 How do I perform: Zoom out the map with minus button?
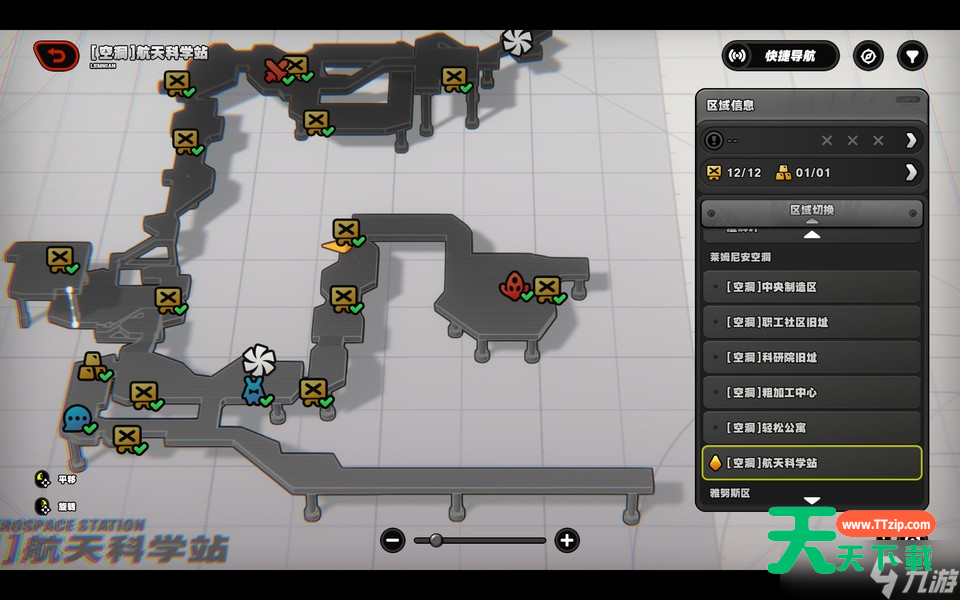click(393, 541)
